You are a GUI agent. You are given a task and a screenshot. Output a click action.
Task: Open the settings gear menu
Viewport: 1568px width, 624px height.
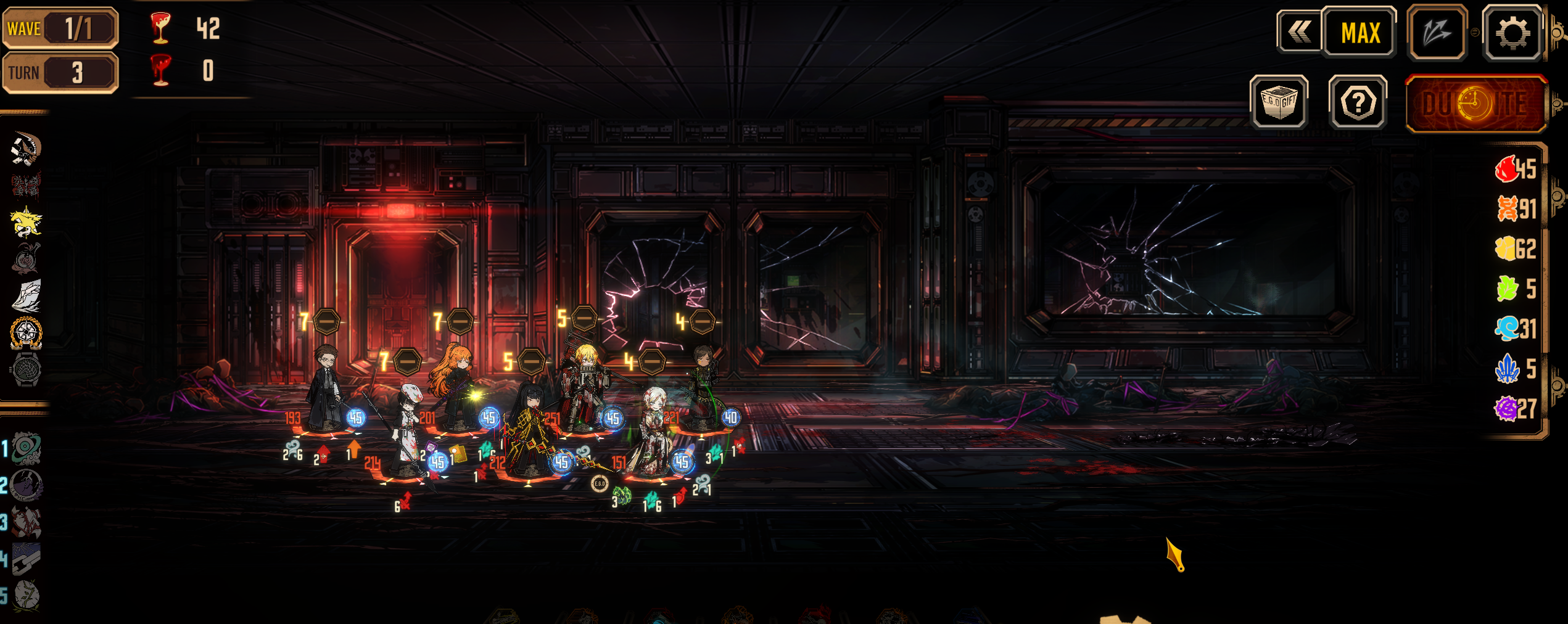1512,33
